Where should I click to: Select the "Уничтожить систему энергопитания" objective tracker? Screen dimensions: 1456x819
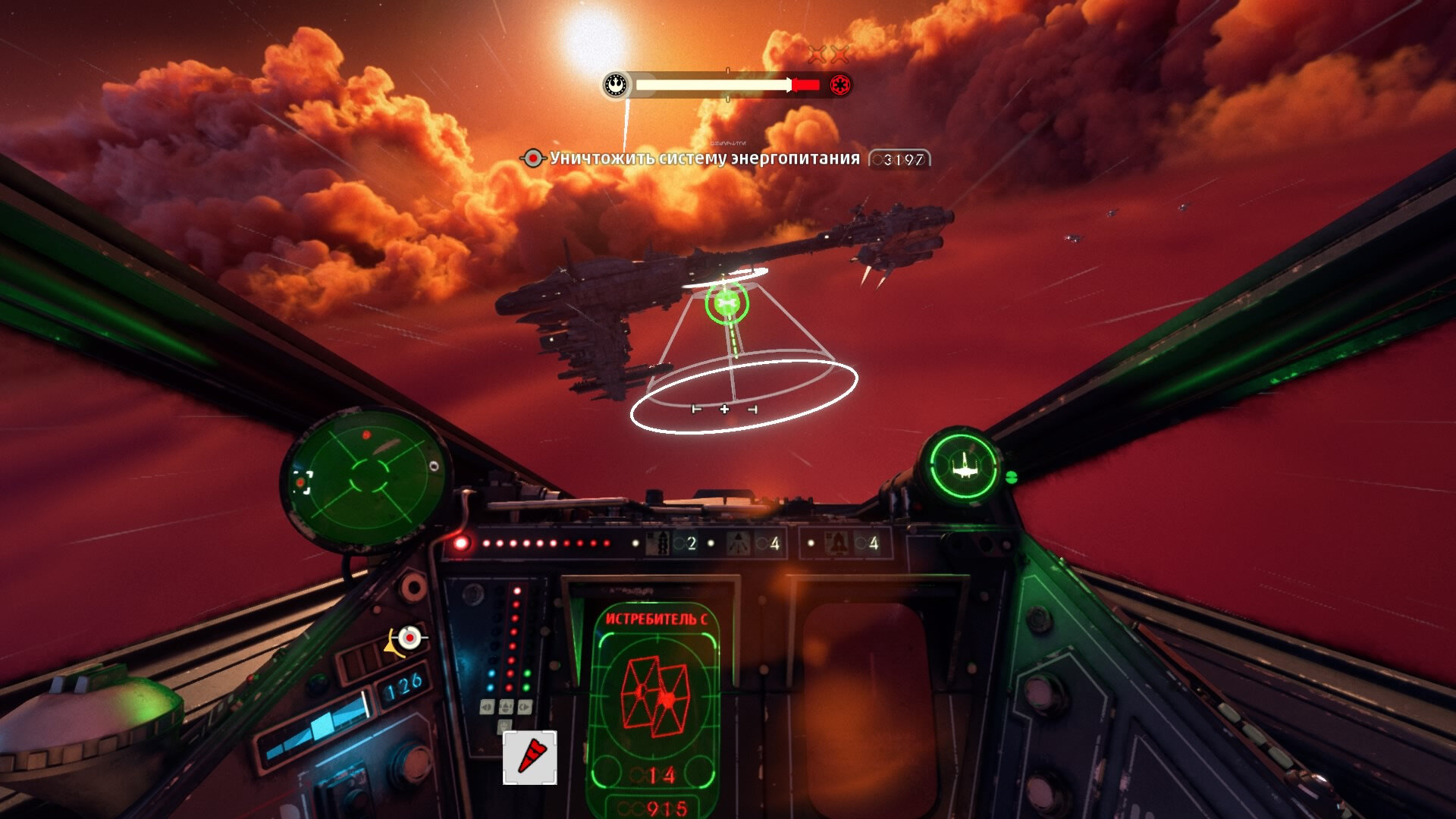(704, 158)
